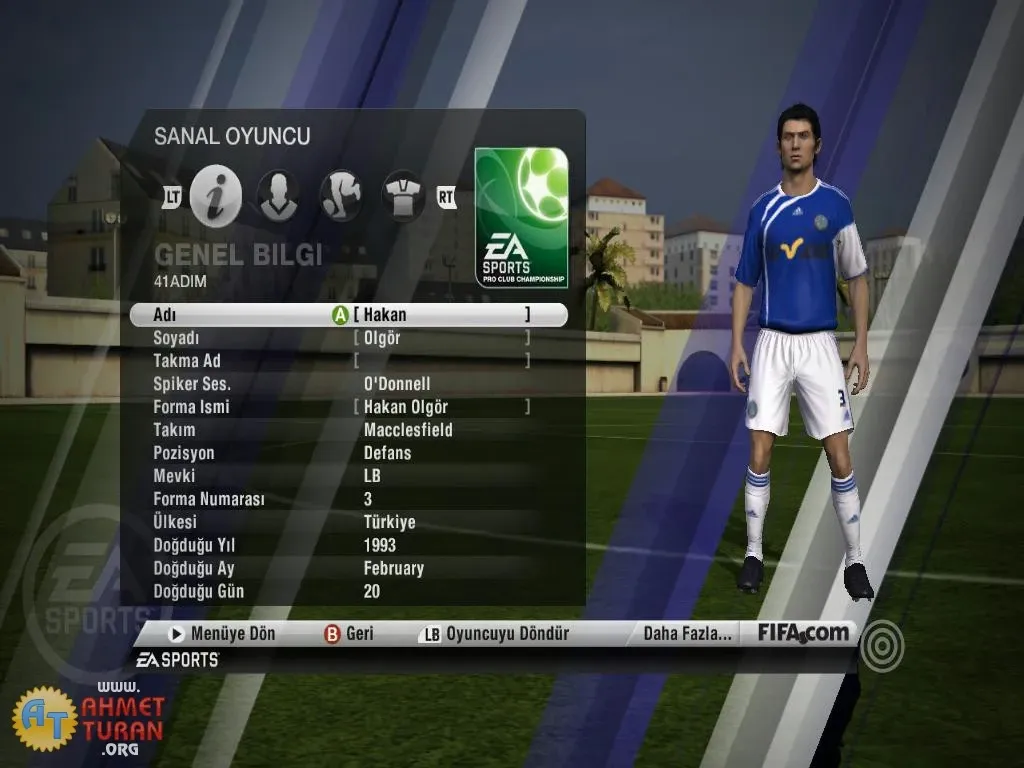Image resolution: width=1024 pixels, height=768 pixels.
Task: Go back with the Geri button
Action: [x=349, y=633]
